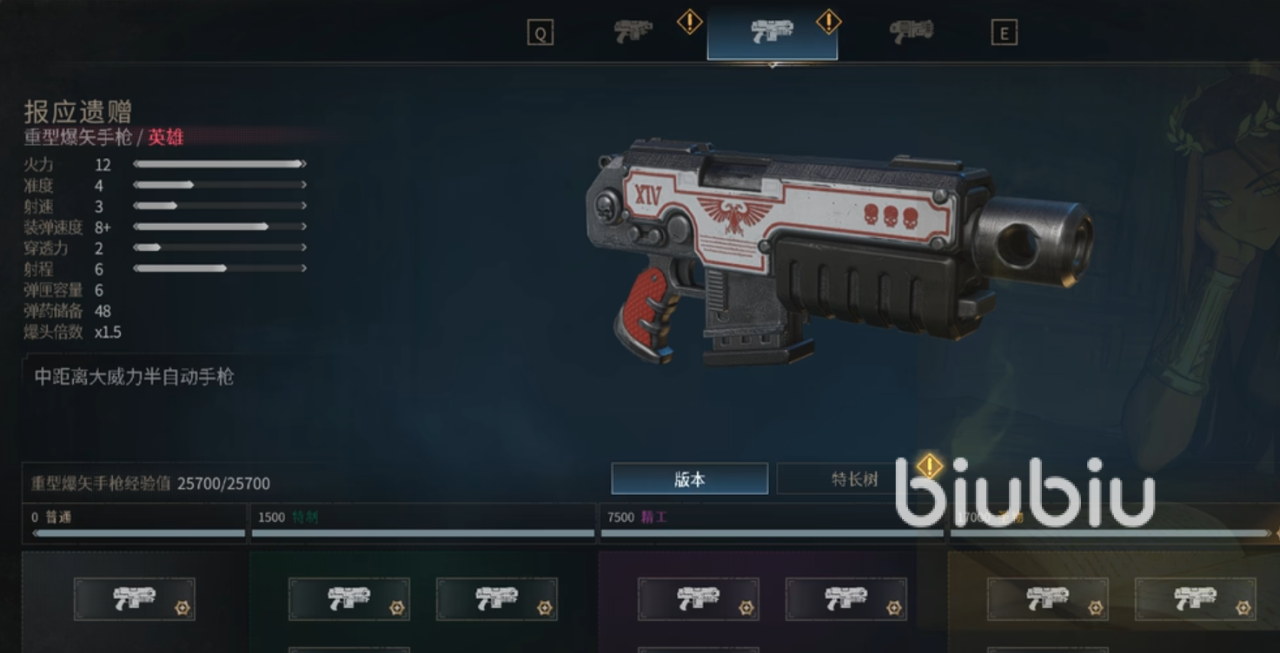This screenshot has height=653, width=1280.
Task: Switch to the bolt pistol weapon tab
Action: tap(633, 32)
